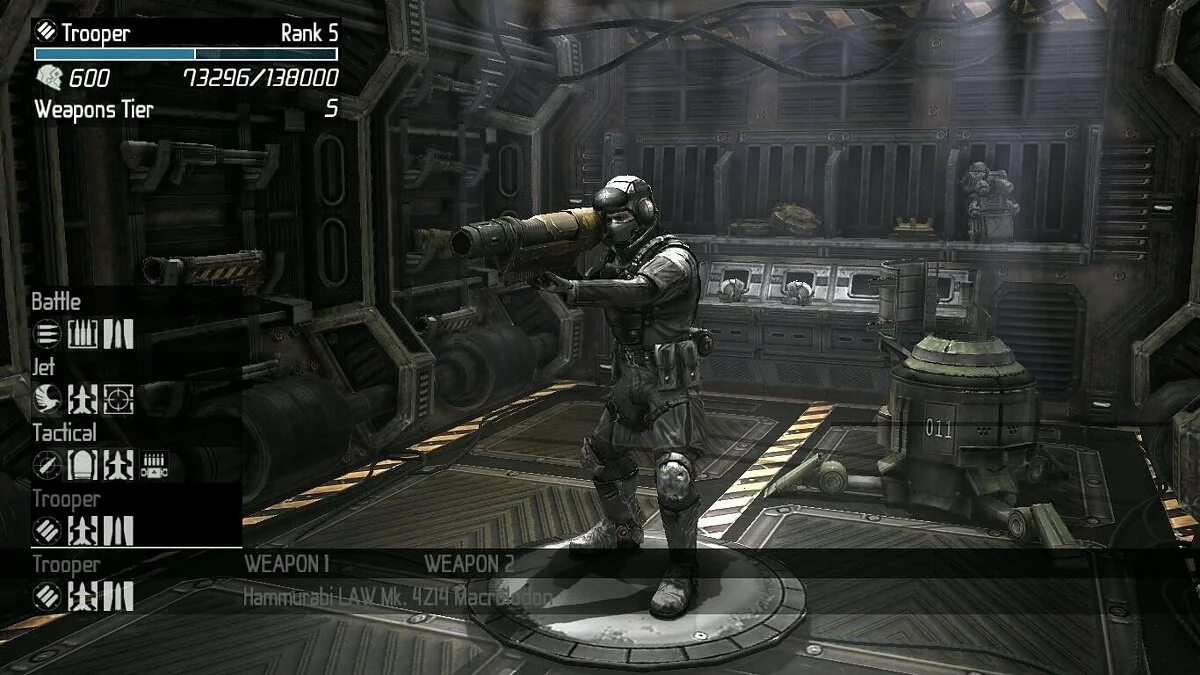Click the Tactical class ammo crate icon
The image size is (1200, 675).
pos(154,465)
